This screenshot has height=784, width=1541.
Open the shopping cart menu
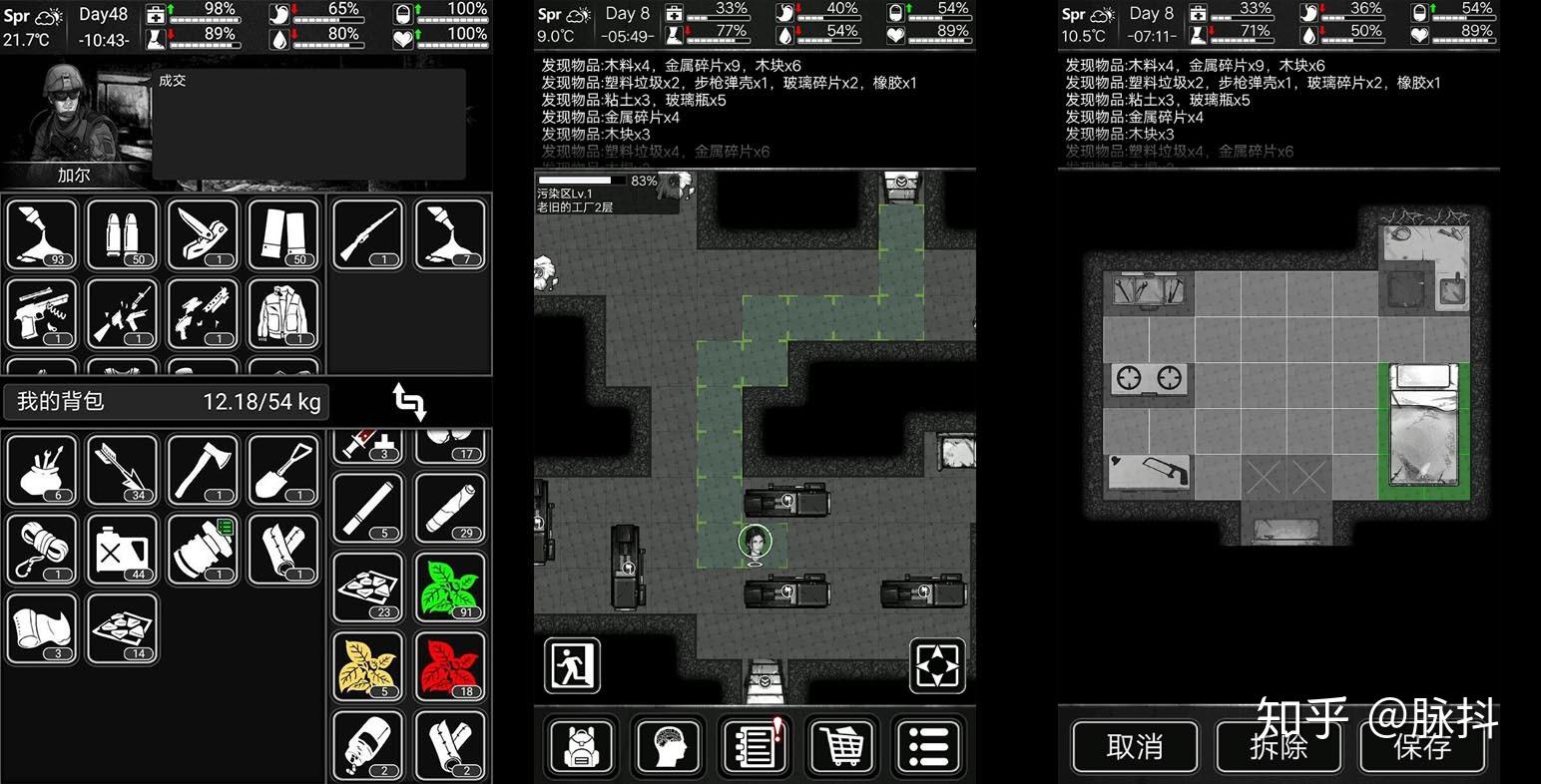coord(841,745)
